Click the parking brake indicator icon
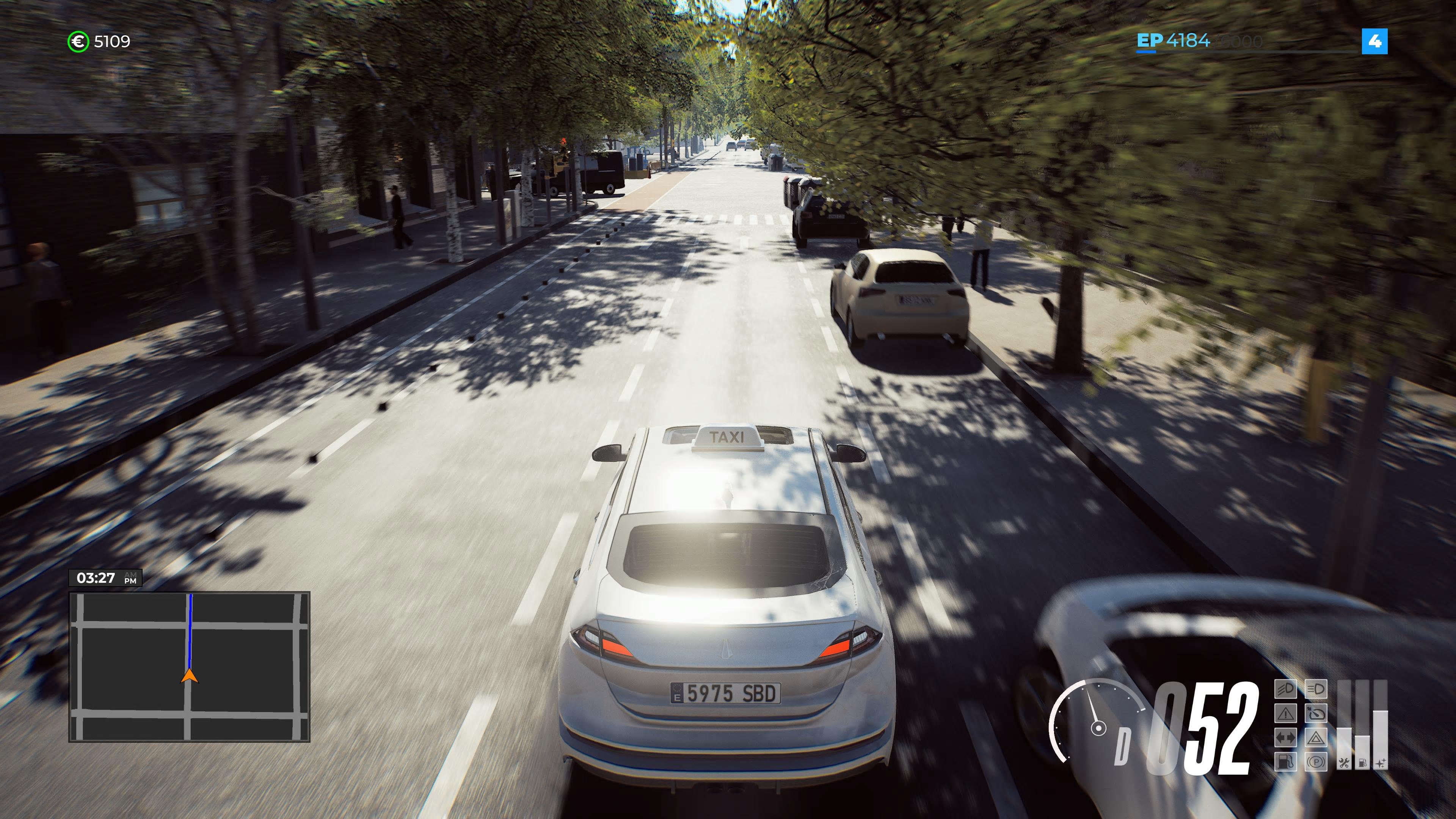The width and height of the screenshot is (1456, 819). pyautogui.click(x=1316, y=762)
